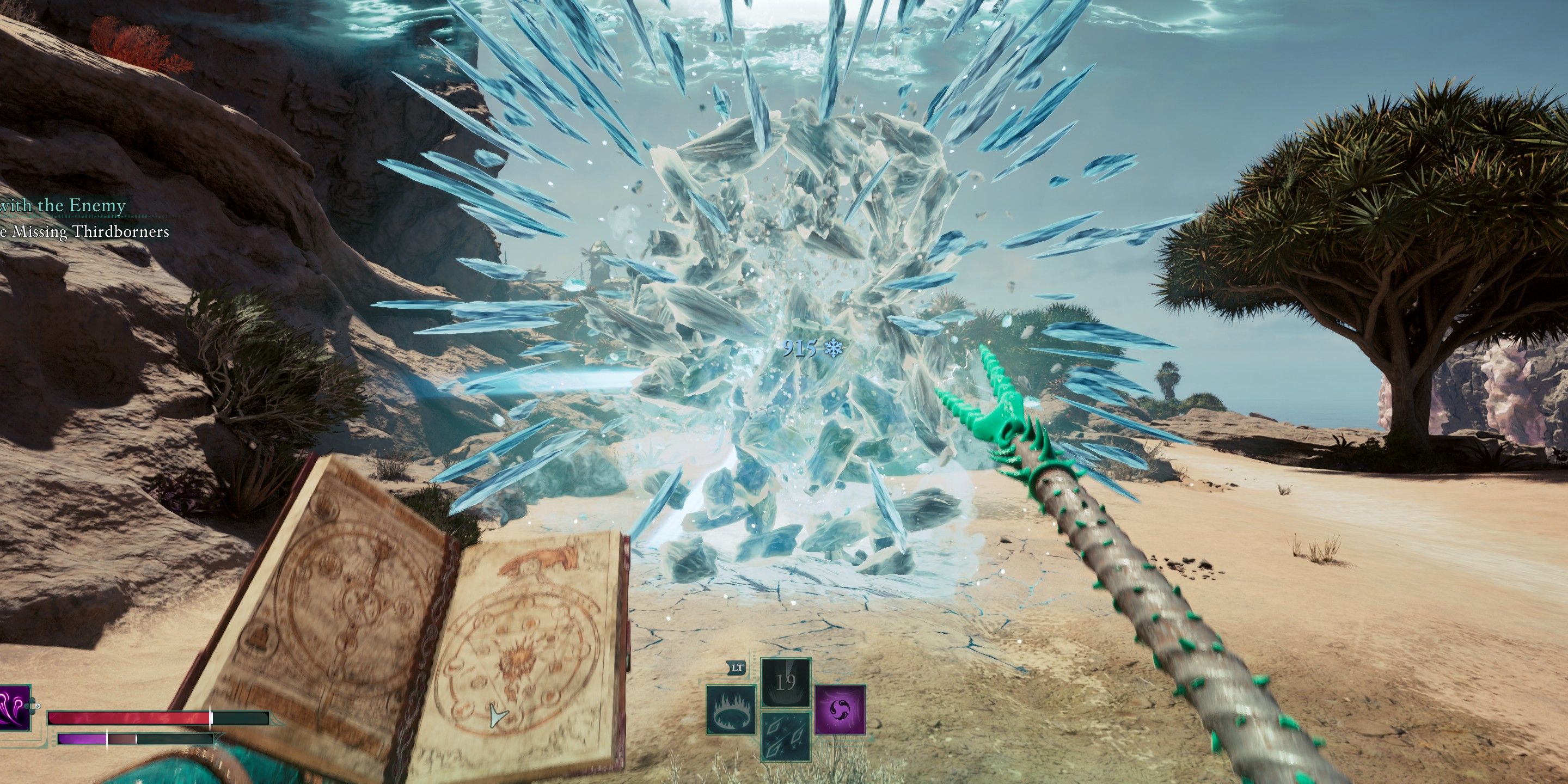Open the tracked quest title in the objective tracker
This screenshot has width=1568, height=784.
click(x=63, y=206)
